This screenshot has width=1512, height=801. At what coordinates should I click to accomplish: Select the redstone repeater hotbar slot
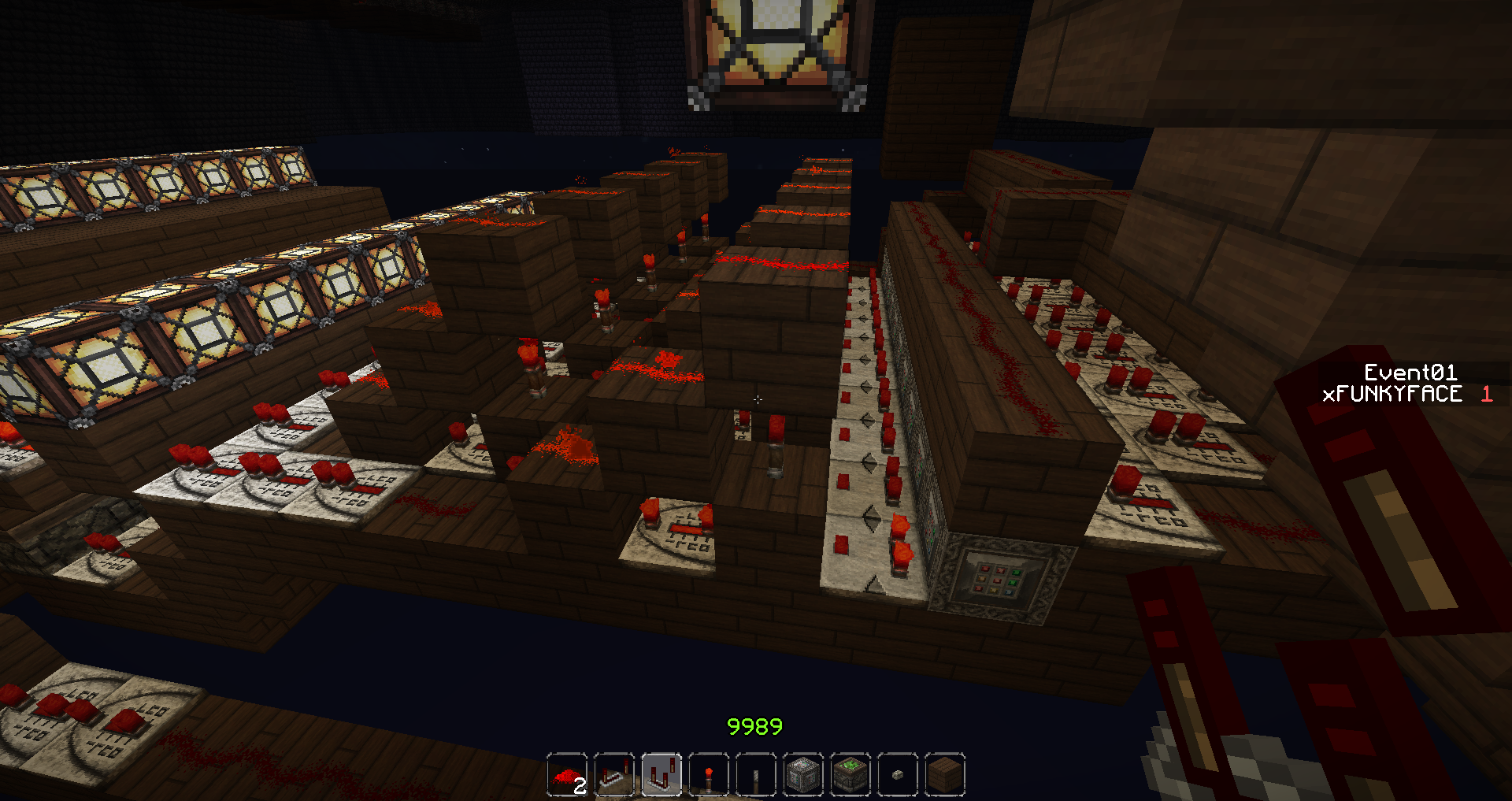click(614, 775)
